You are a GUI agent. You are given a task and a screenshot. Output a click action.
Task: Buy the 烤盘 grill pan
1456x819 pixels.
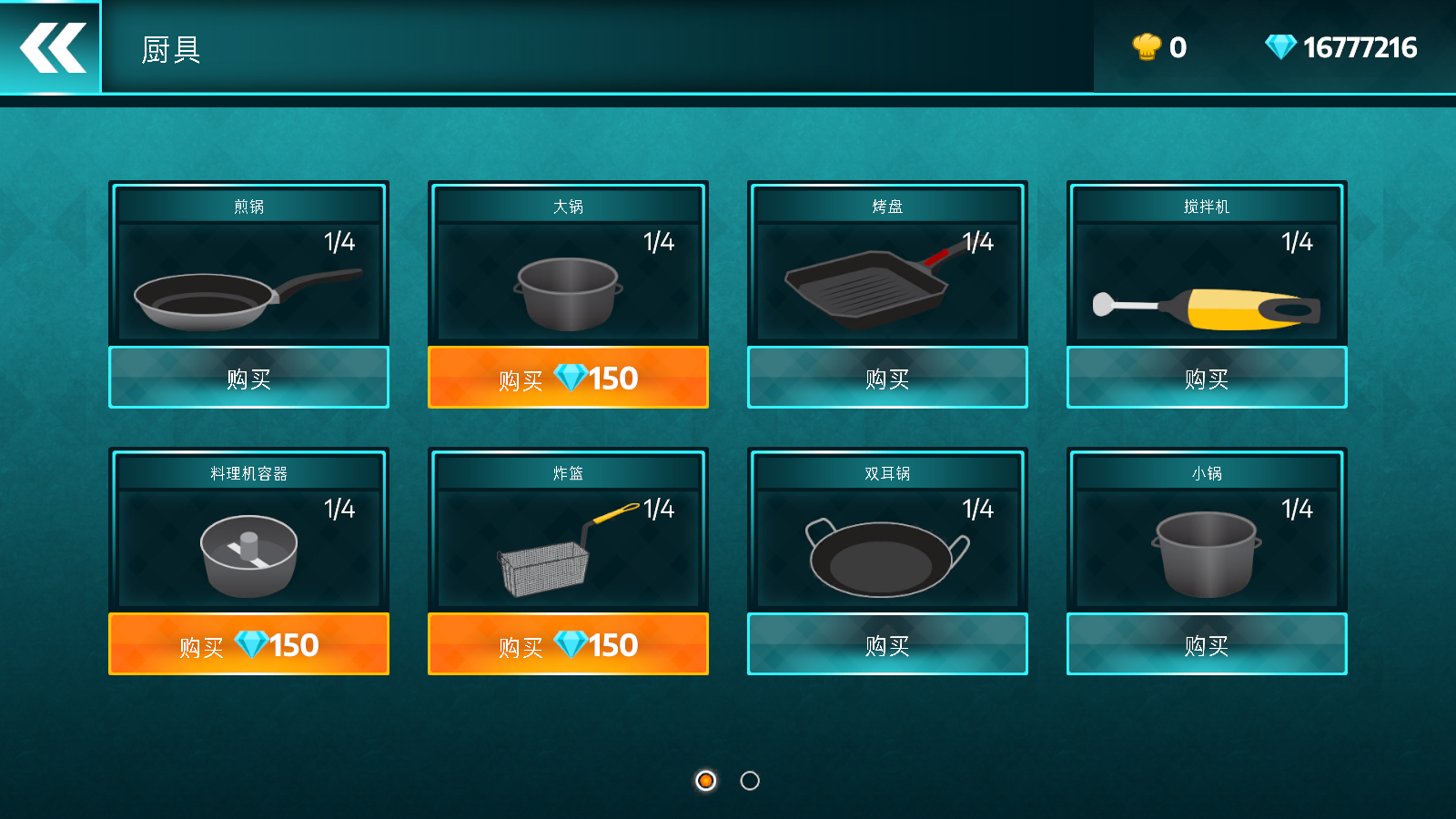887,378
